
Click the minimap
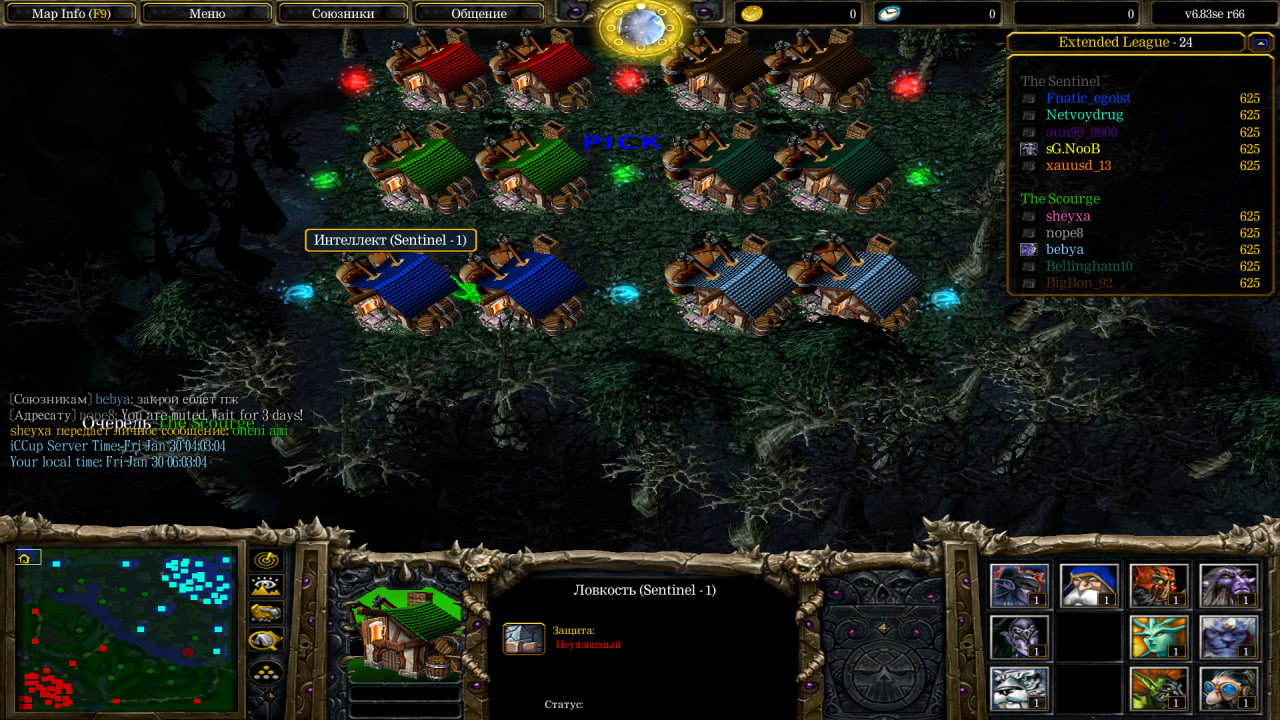[x=126, y=629]
